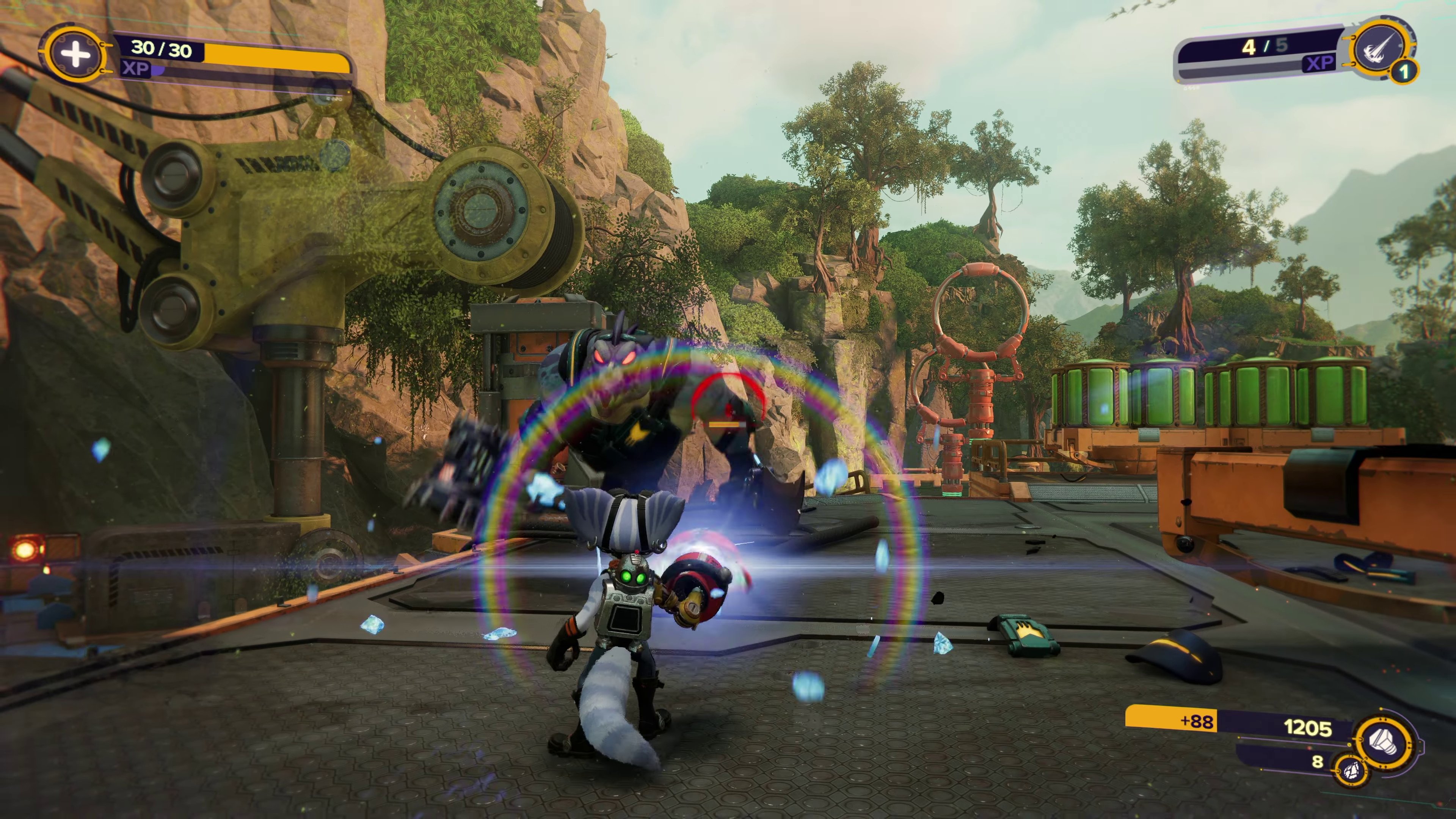Screen dimensions: 1456x819
Task: Click the 30/30 health readout panel
Action: (160, 50)
